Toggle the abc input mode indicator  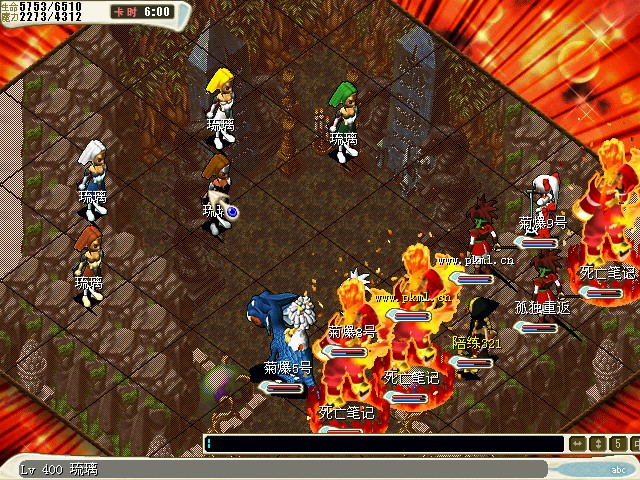coord(617,468)
